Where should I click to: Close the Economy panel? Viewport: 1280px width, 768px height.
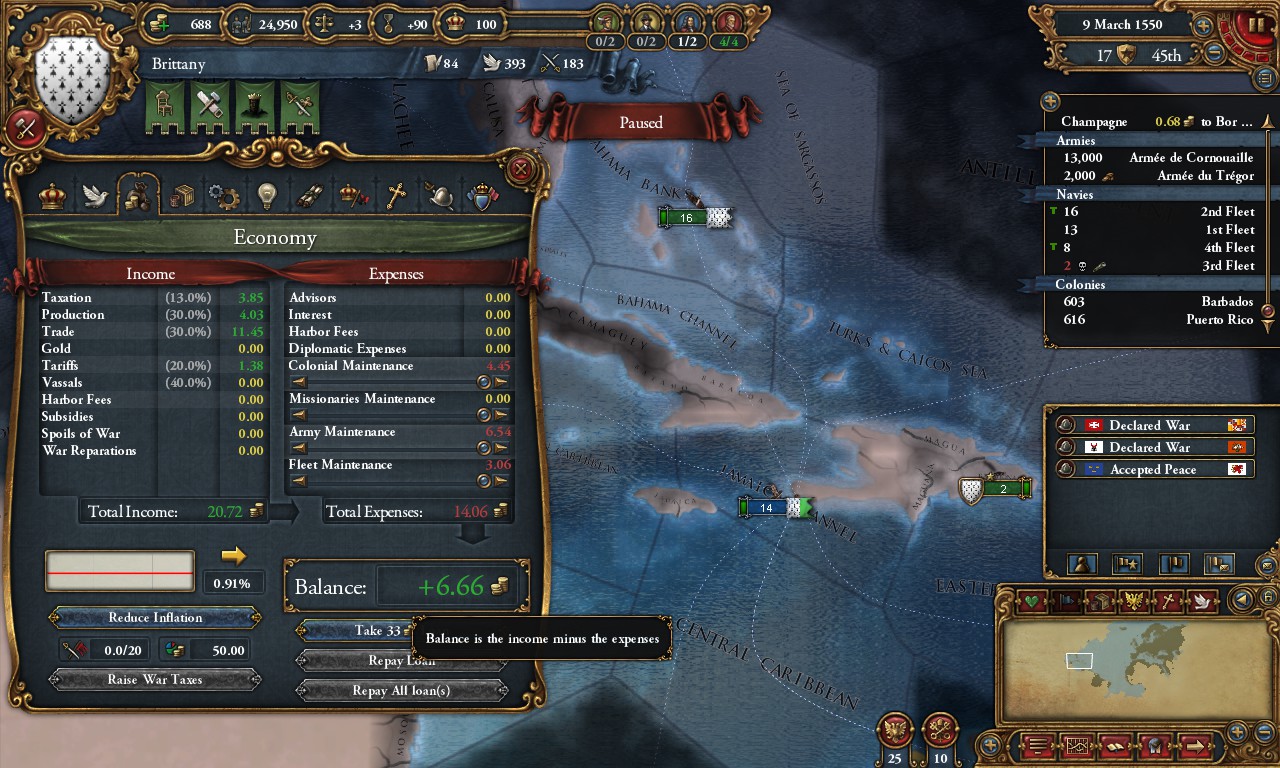coord(520,169)
